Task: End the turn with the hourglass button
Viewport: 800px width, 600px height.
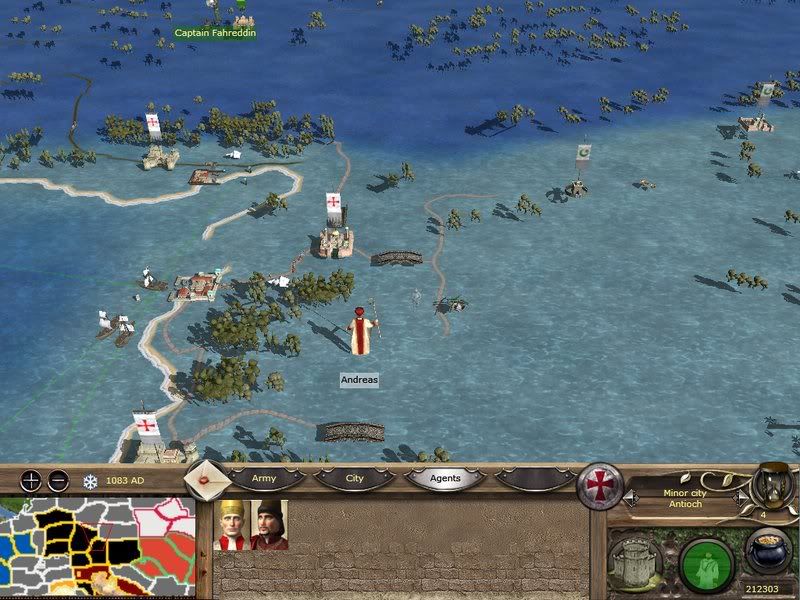Action: pos(770,484)
